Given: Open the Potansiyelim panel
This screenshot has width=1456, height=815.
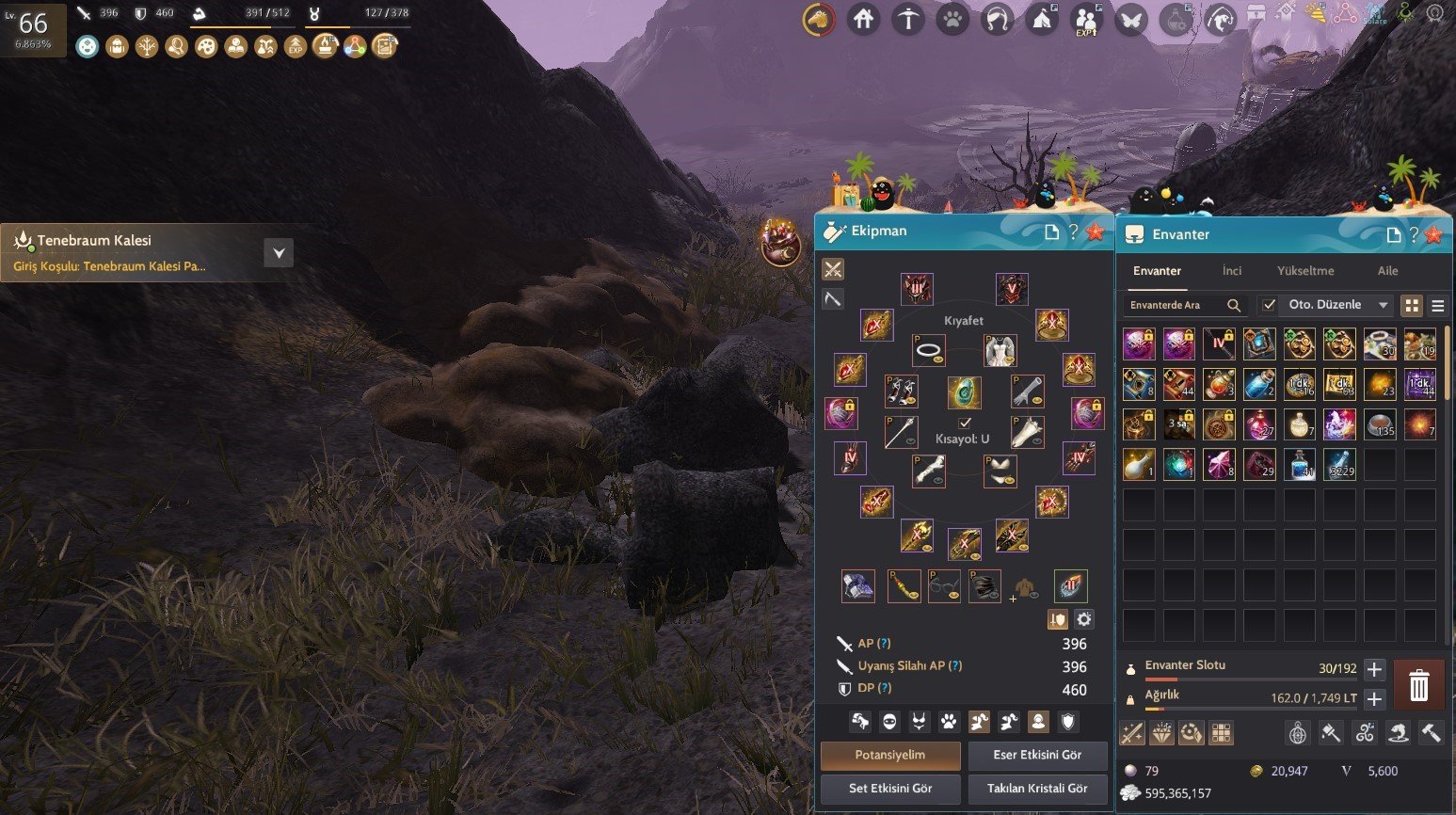Looking at the screenshot, I should [x=890, y=755].
